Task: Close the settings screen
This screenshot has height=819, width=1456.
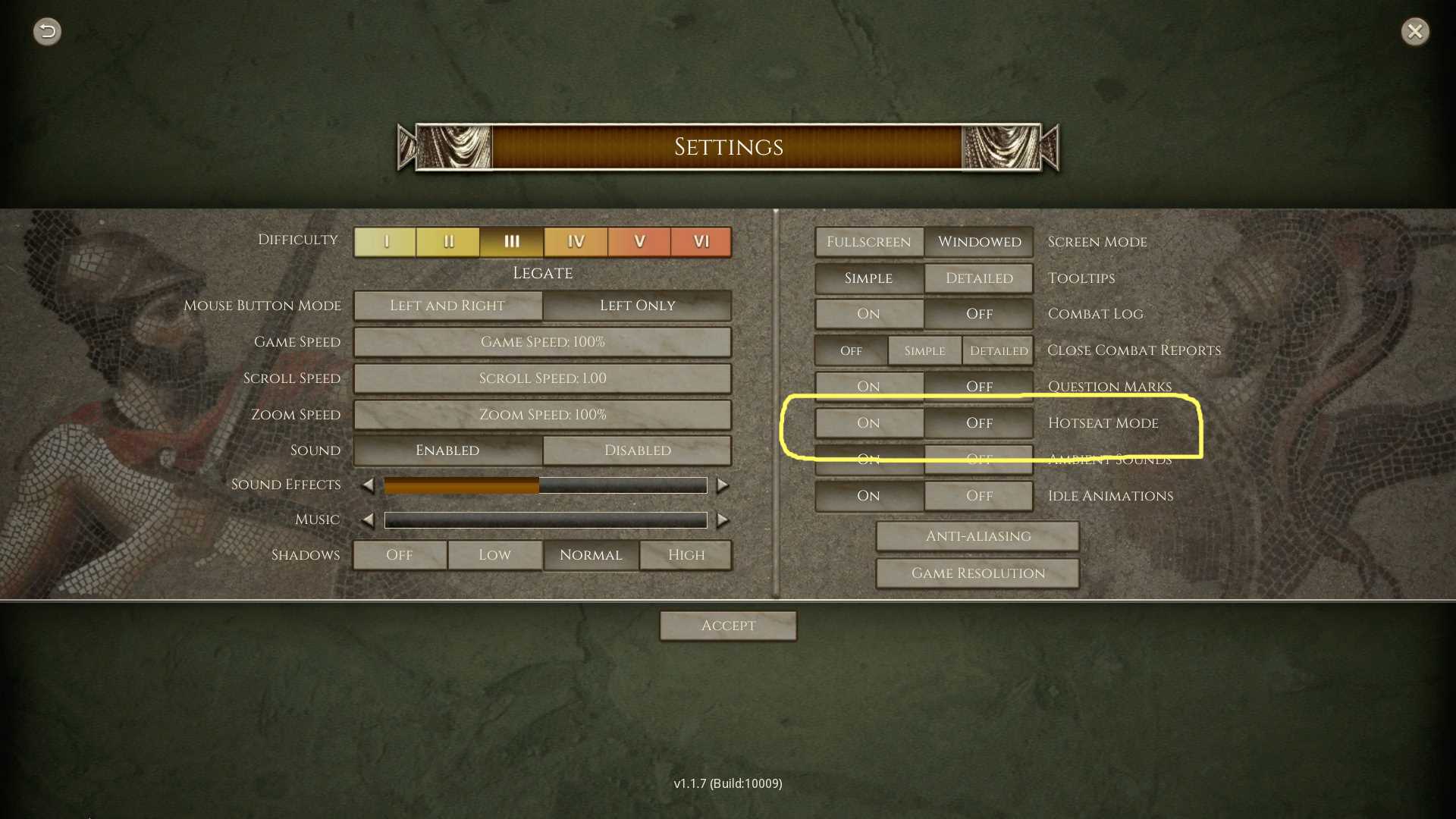Action: (x=1414, y=31)
